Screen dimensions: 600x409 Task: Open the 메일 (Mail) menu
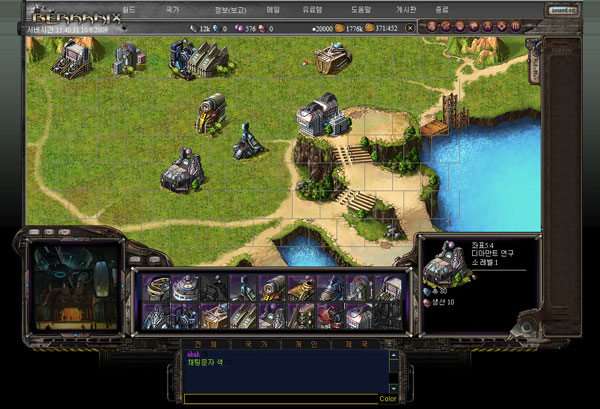tap(274, 9)
